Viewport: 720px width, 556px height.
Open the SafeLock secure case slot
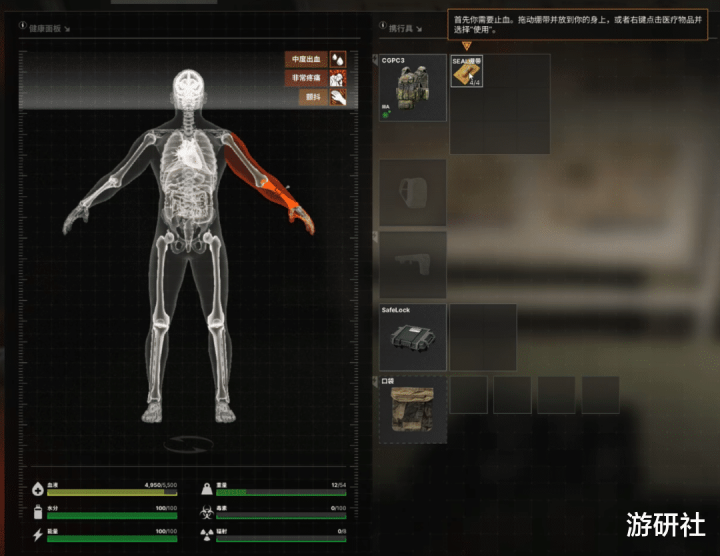(x=412, y=337)
